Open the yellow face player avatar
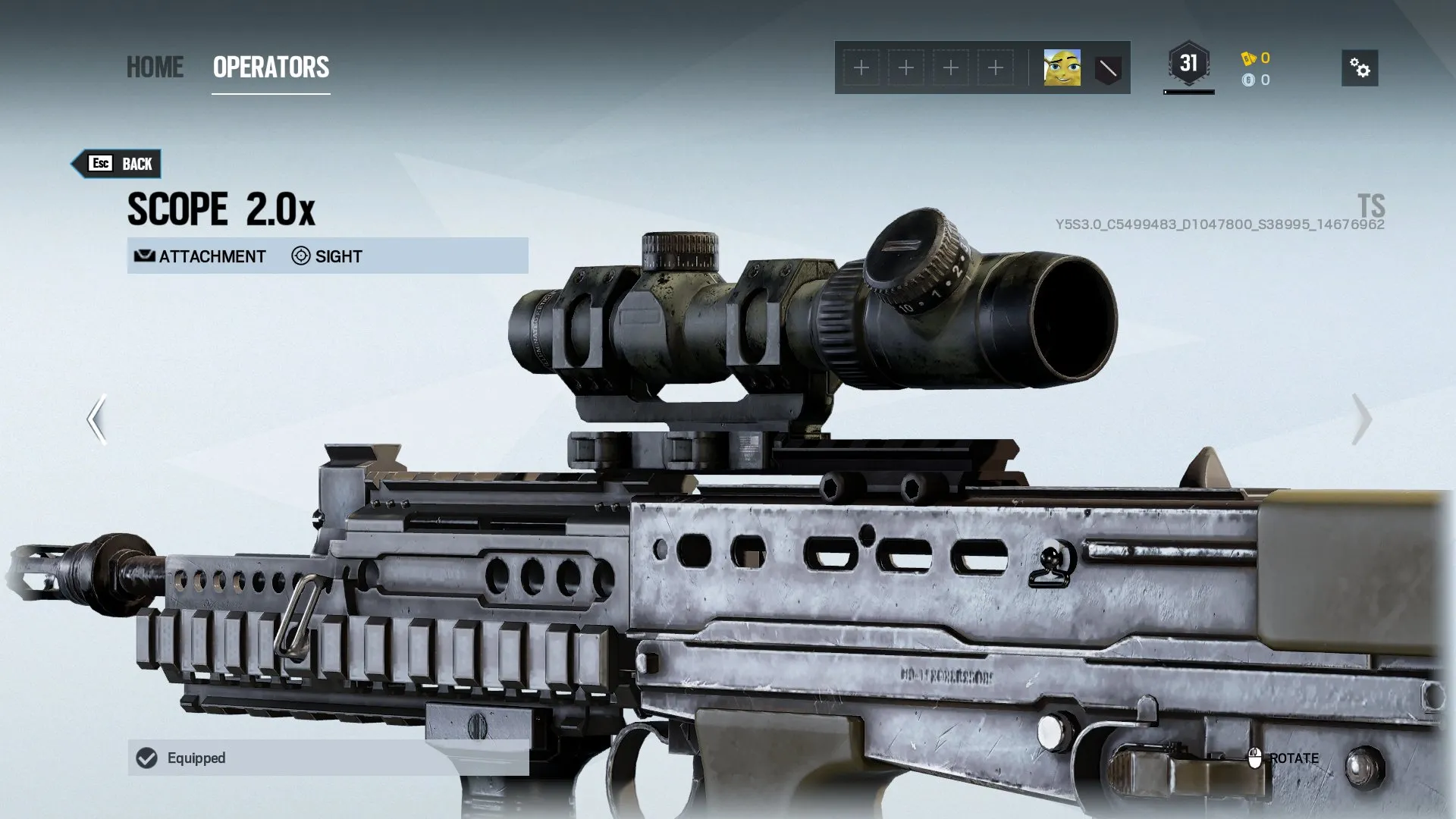Viewport: 1456px width, 819px height. (1062, 68)
